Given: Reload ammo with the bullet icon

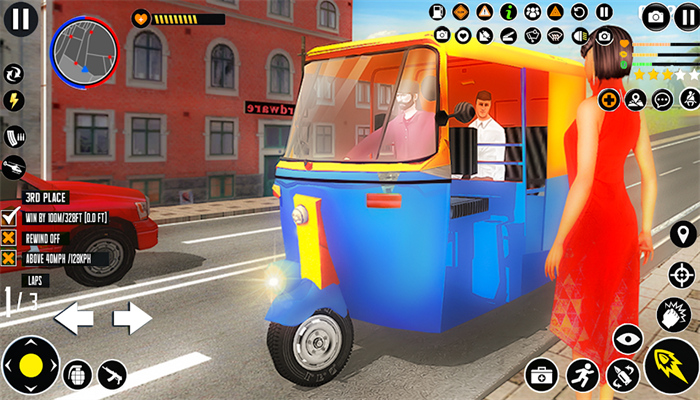Looking at the screenshot, I should click(x=622, y=375).
